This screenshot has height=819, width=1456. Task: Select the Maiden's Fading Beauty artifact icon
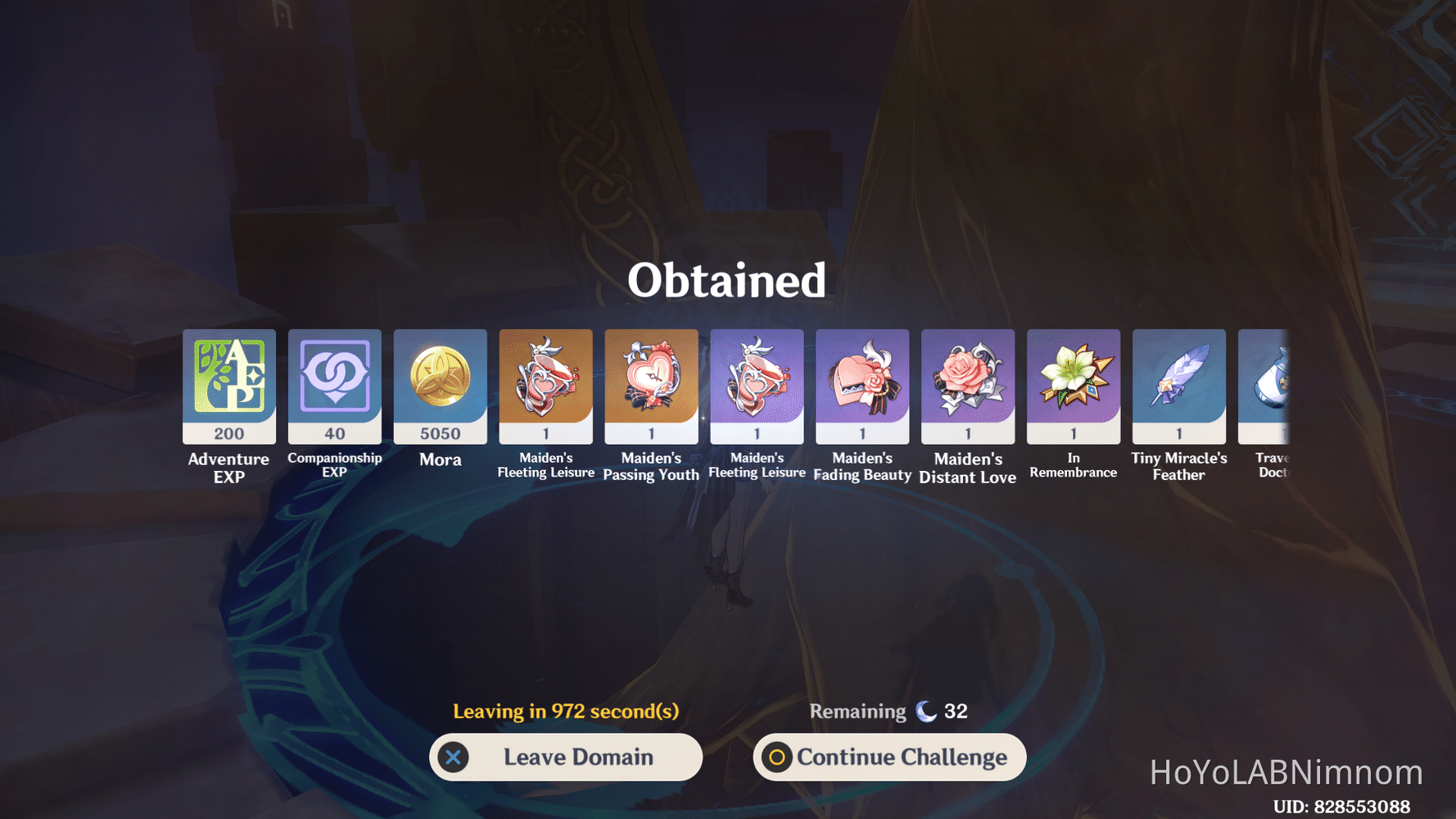(x=862, y=378)
